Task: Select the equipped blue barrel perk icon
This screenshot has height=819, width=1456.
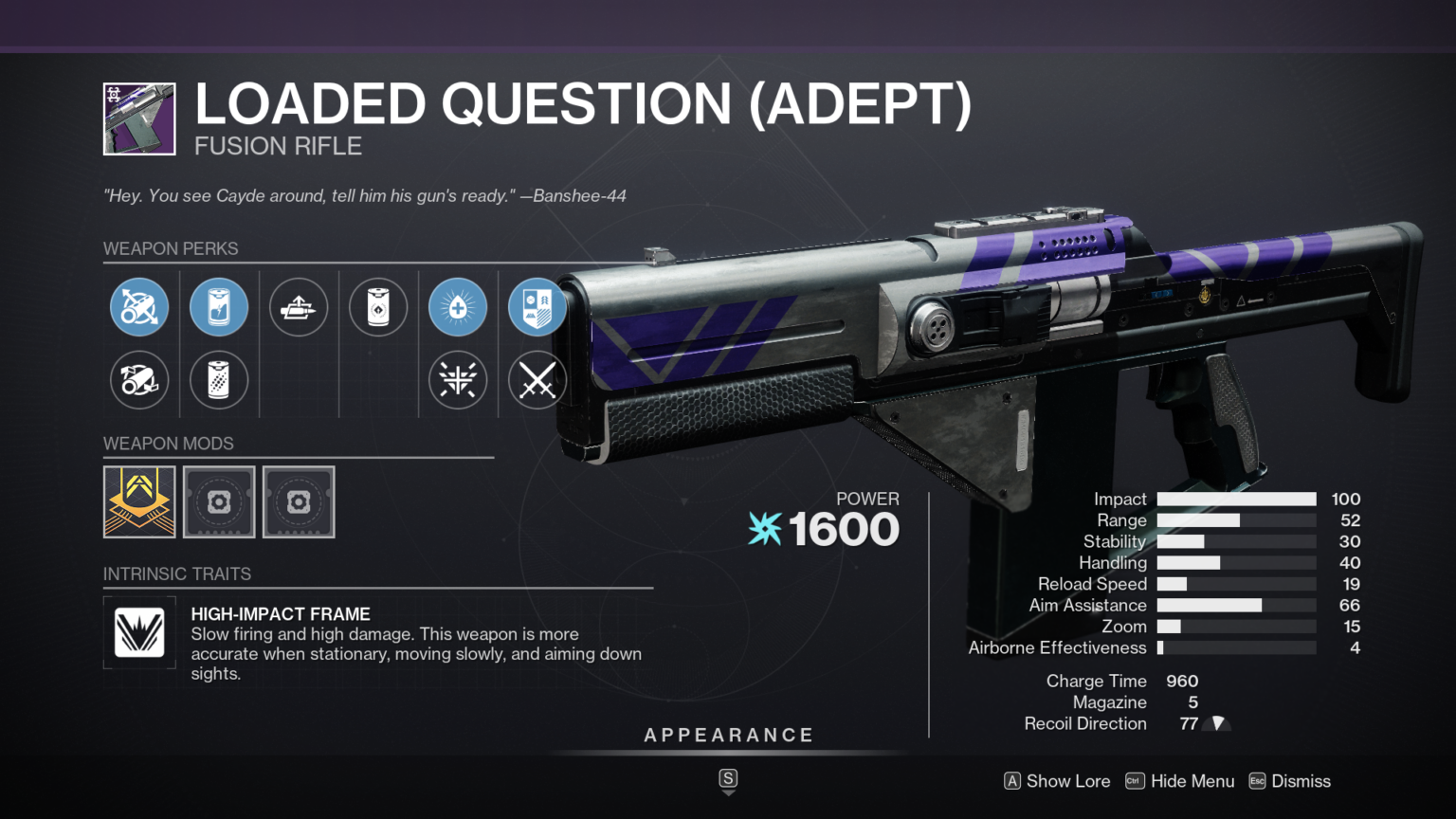Action: pyautogui.click(x=139, y=306)
